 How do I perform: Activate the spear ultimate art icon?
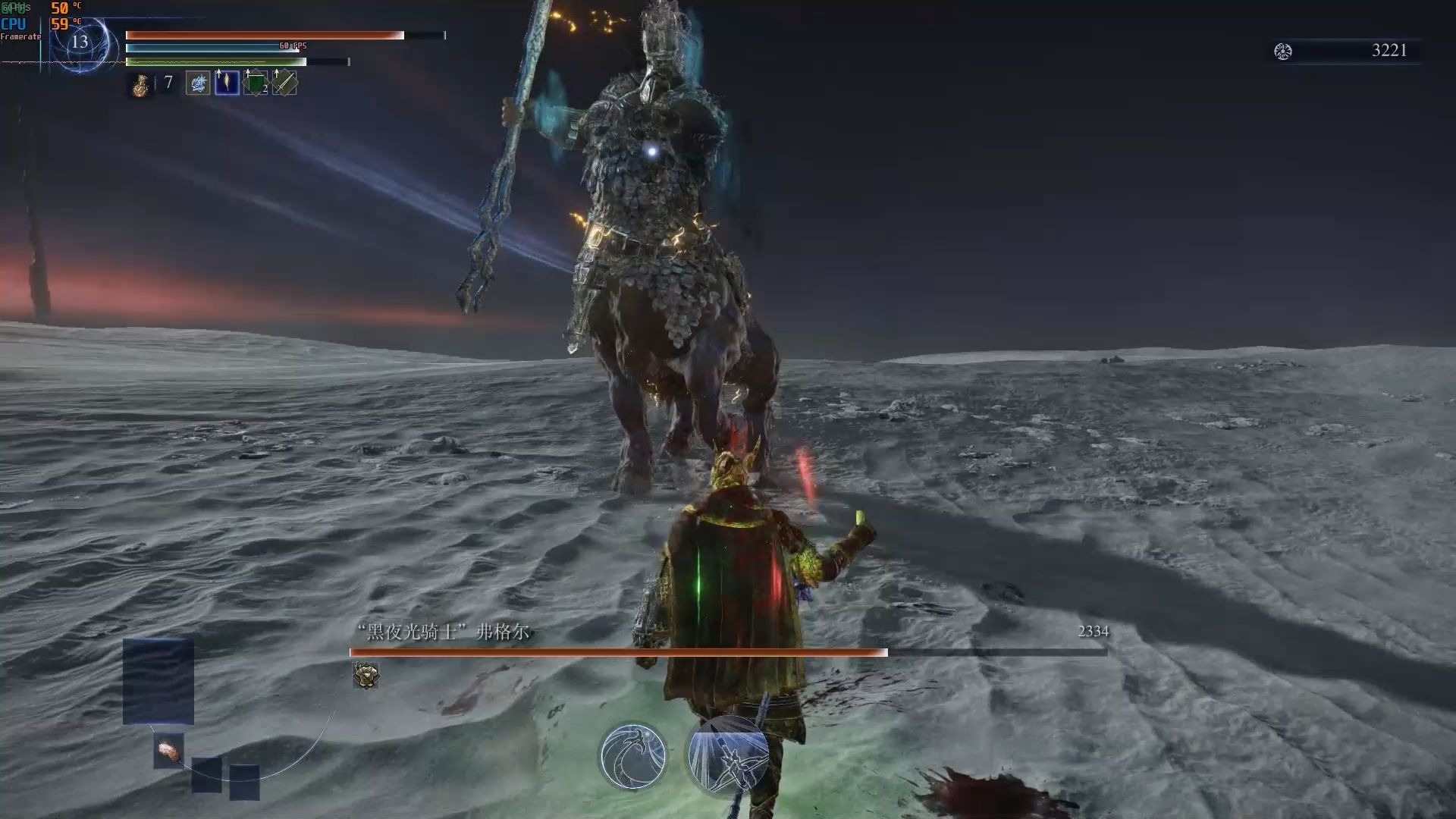click(x=728, y=755)
